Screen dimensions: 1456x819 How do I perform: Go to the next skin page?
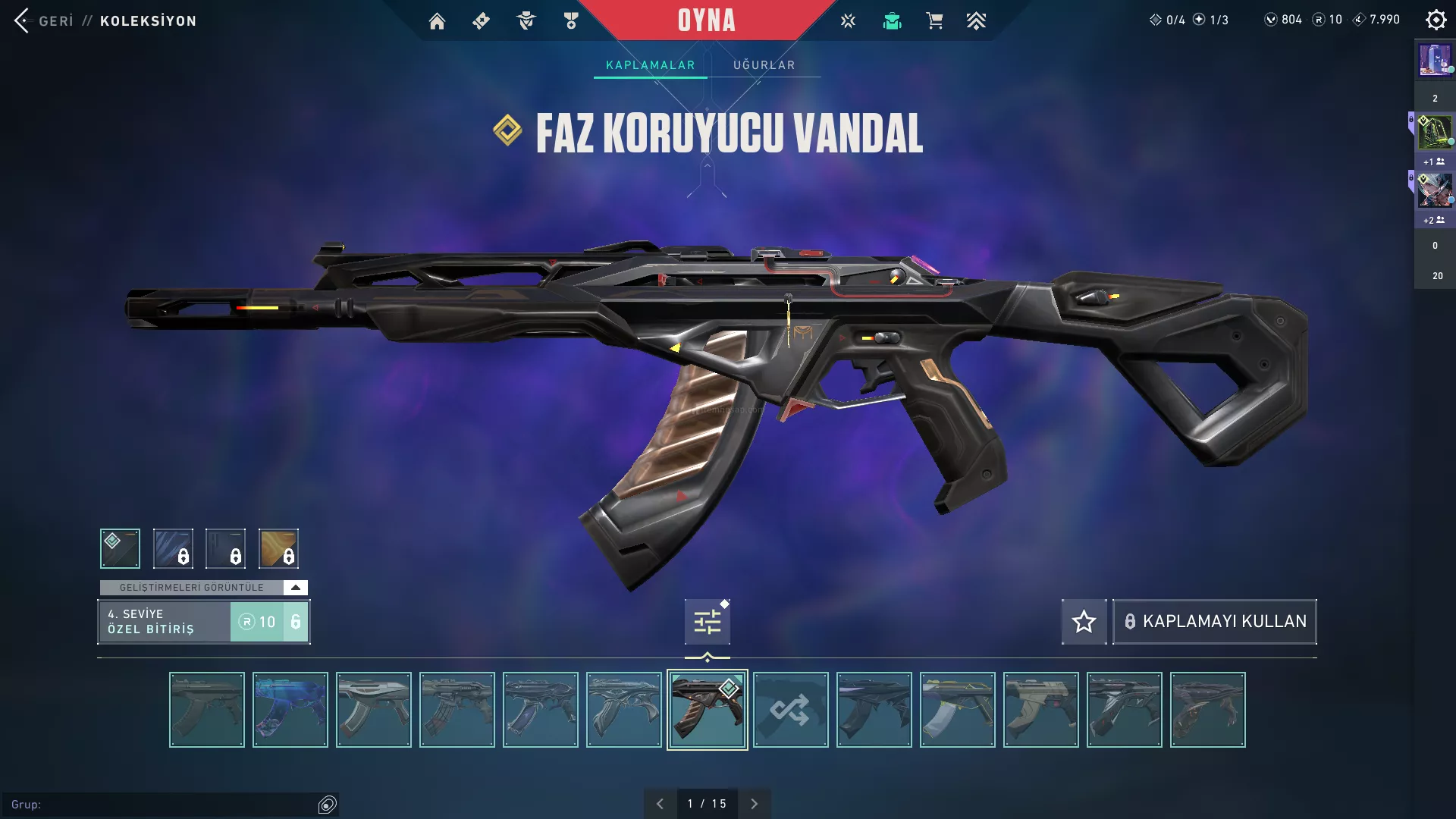[754, 804]
